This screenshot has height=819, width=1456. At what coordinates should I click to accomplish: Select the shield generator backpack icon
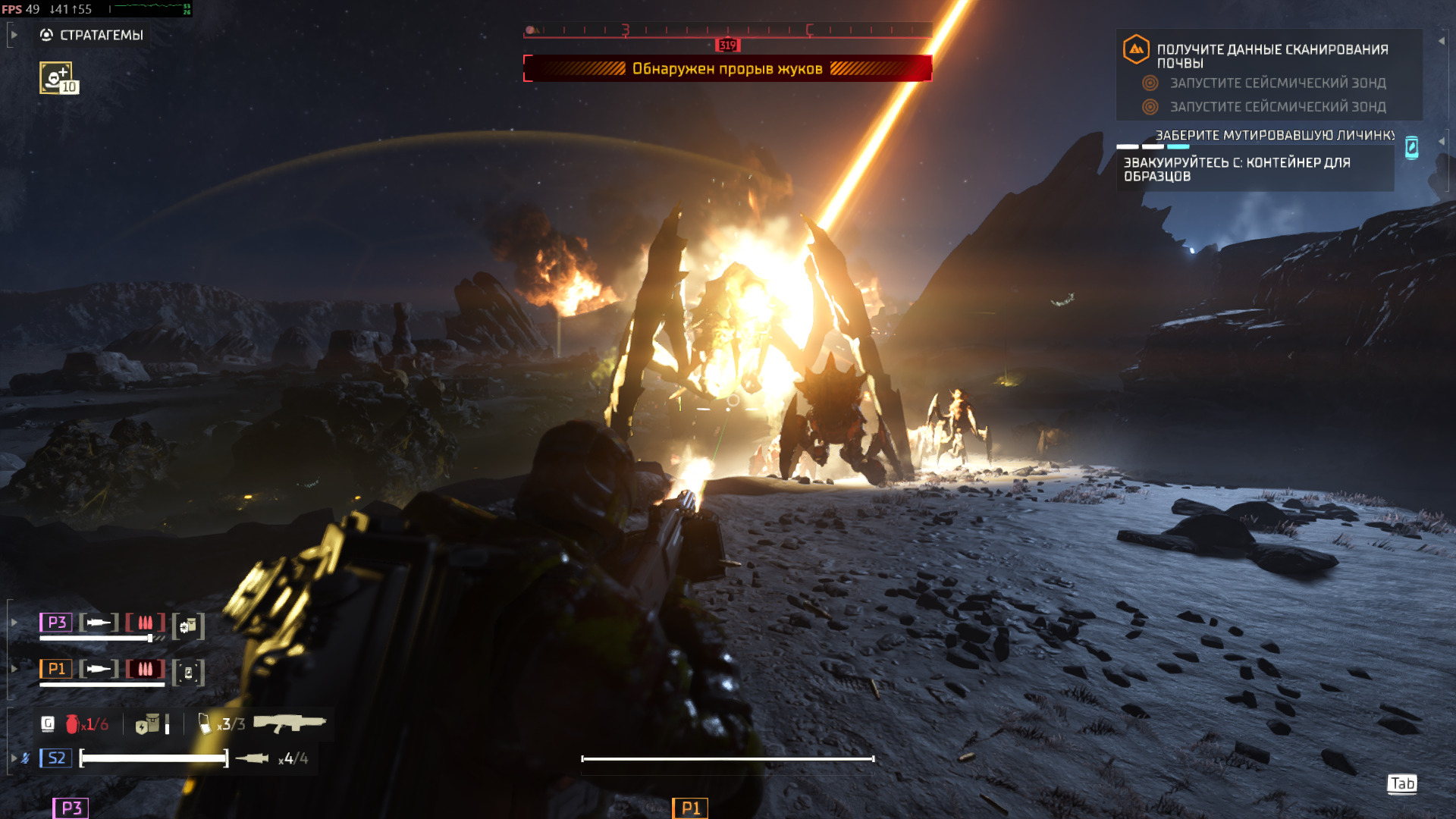click(x=148, y=724)
